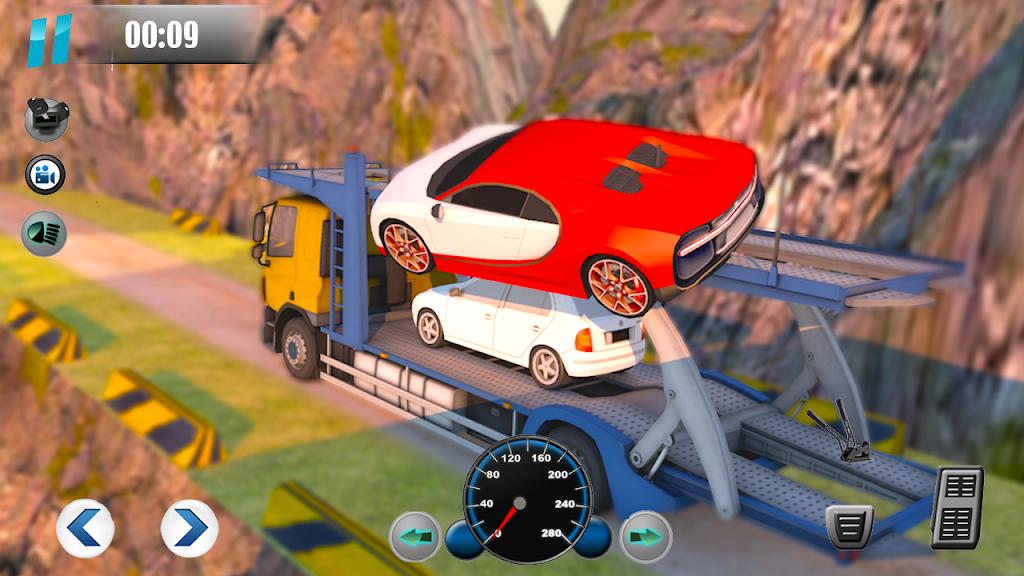
Task: Switch camera view with the video camera icon
Action: pos(45,175)
